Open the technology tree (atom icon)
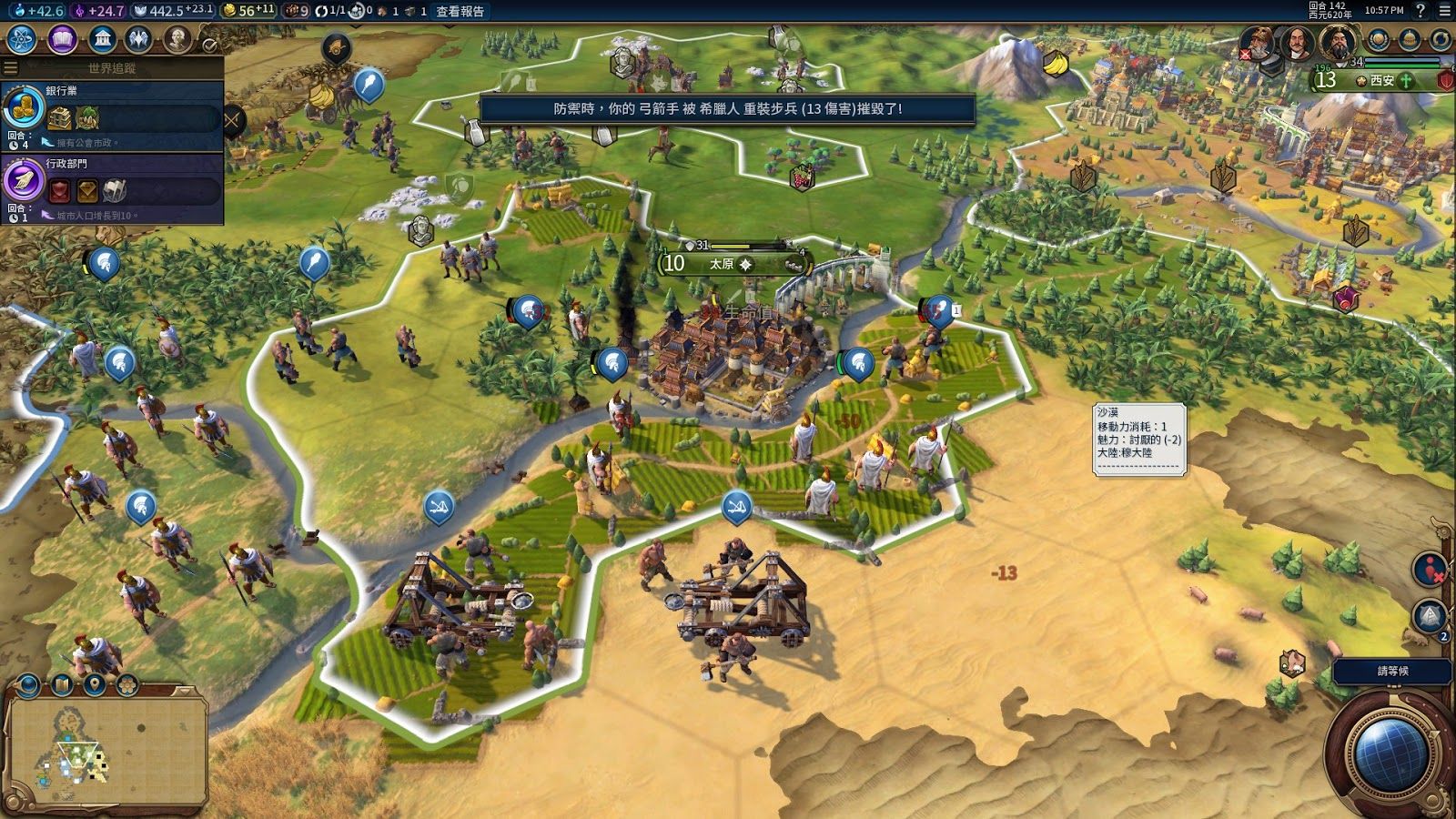The width and height of the screenshot is (1456, 819). 20,40
